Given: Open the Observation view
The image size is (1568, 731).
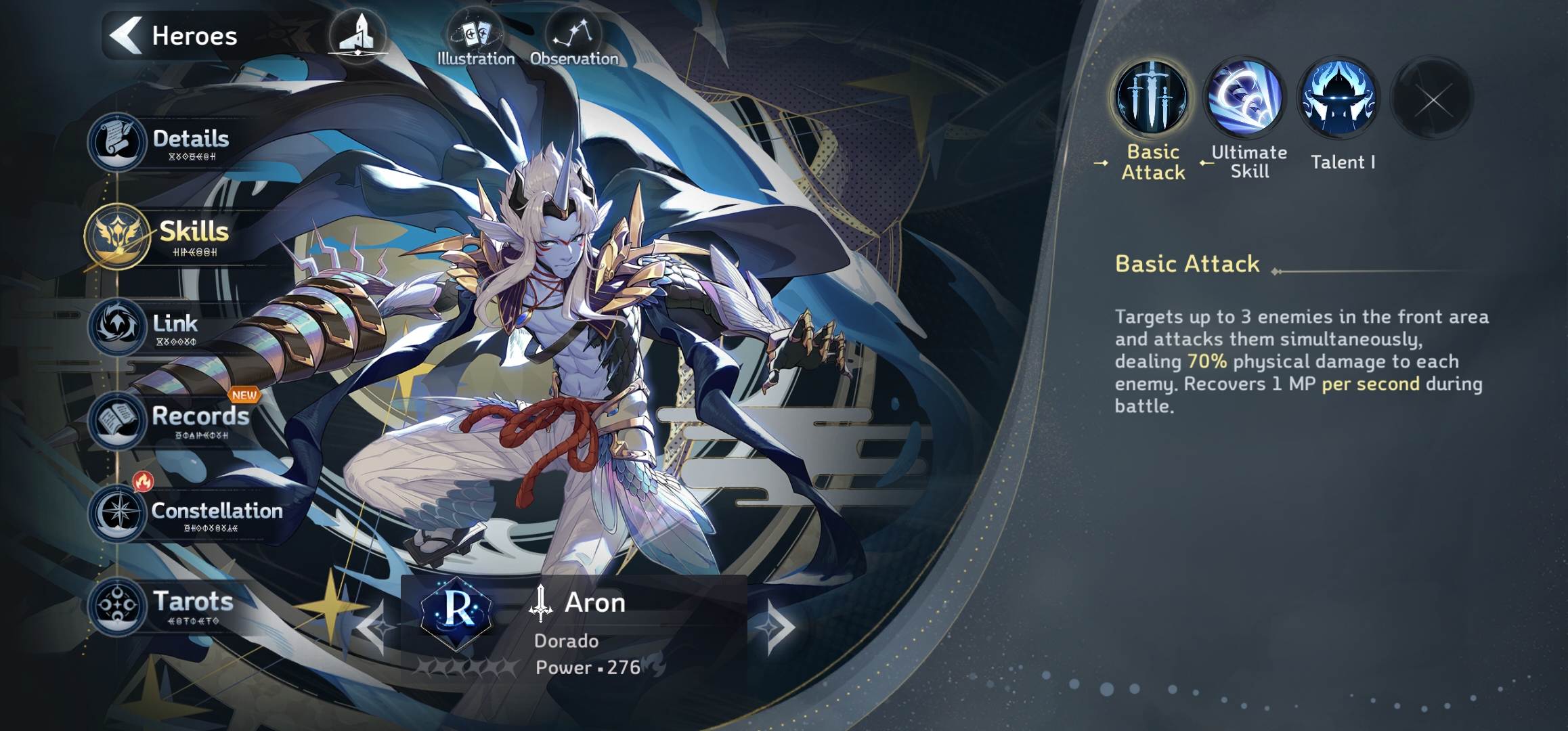Looking at the screenshot, I should pyautogui.click(x=573, y=41).
